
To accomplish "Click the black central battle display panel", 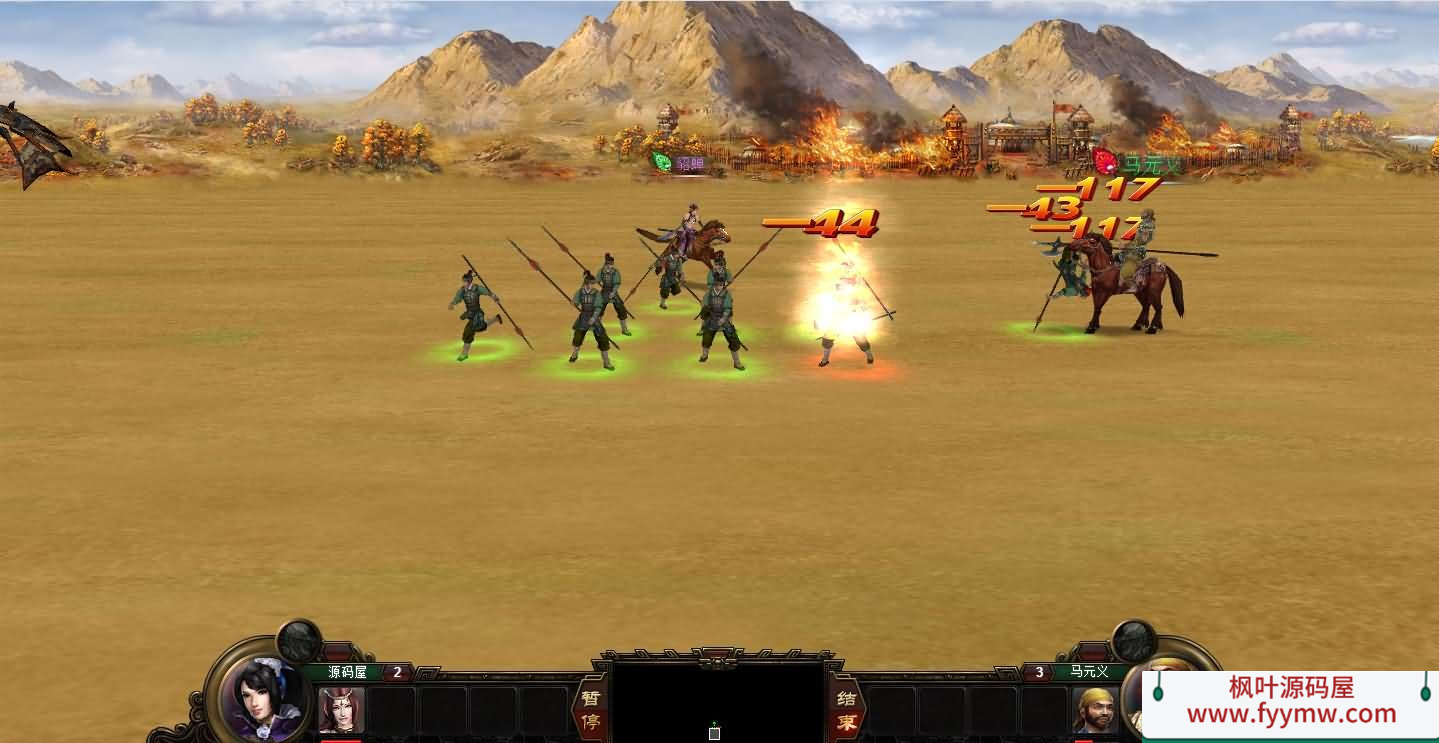I will pos(718,702).
